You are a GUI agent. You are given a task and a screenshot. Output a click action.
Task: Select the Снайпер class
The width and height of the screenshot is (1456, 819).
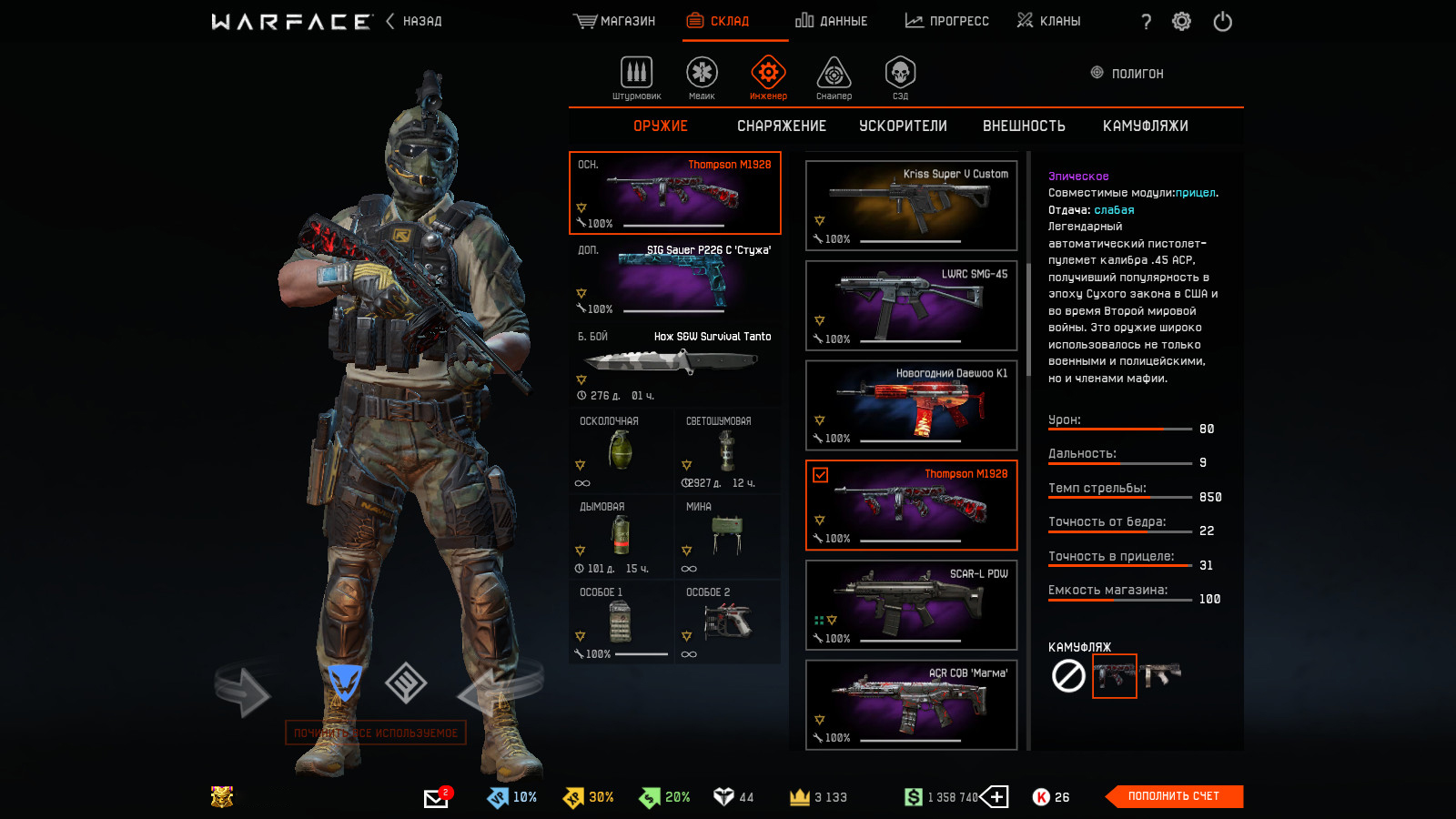(x=834, y=77)
